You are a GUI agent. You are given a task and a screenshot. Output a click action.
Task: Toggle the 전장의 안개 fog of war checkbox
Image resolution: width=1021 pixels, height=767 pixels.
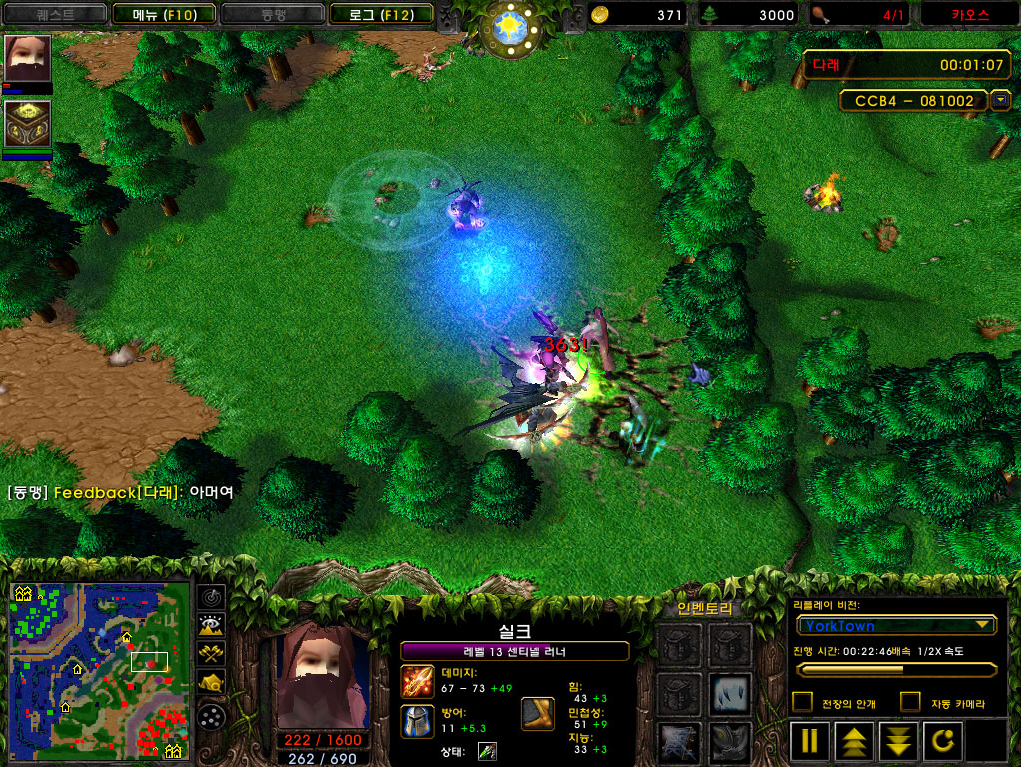click(x=802, y=703)
